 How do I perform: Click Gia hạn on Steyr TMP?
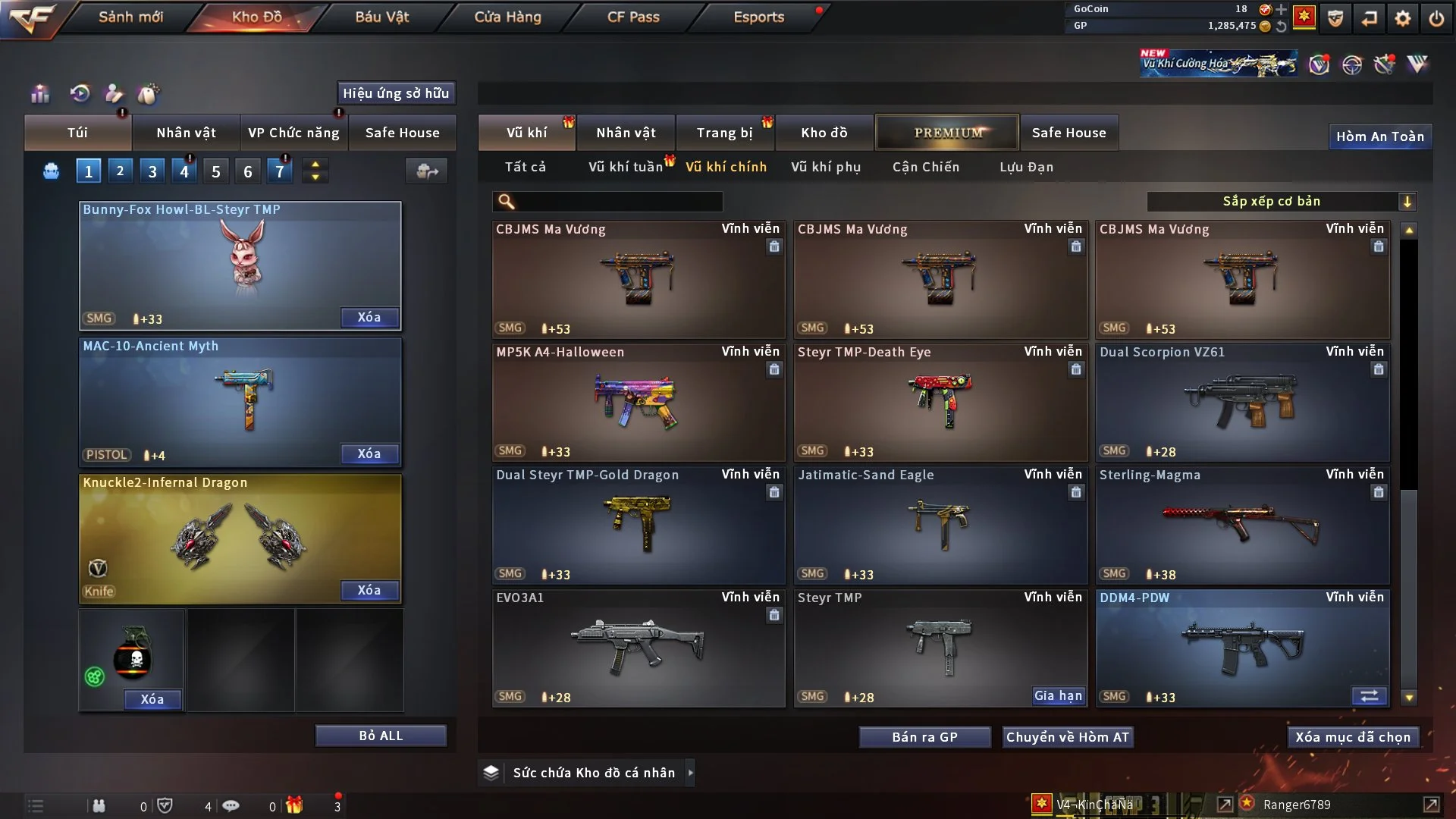coord(1058,695)
